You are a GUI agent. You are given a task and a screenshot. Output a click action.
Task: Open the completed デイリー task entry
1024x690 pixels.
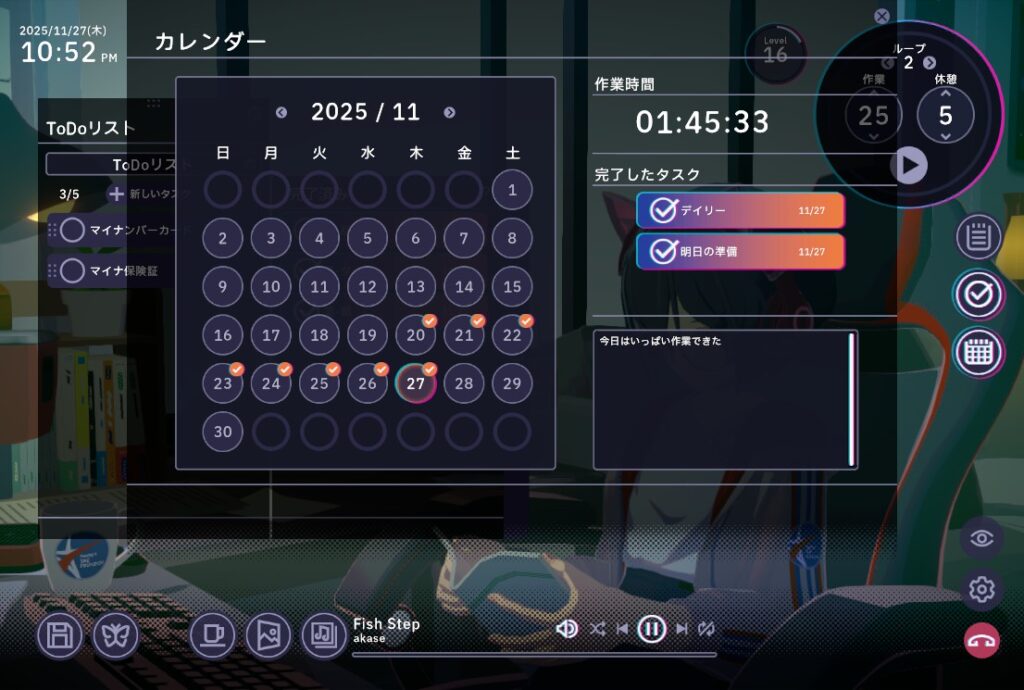pos(740,210)
